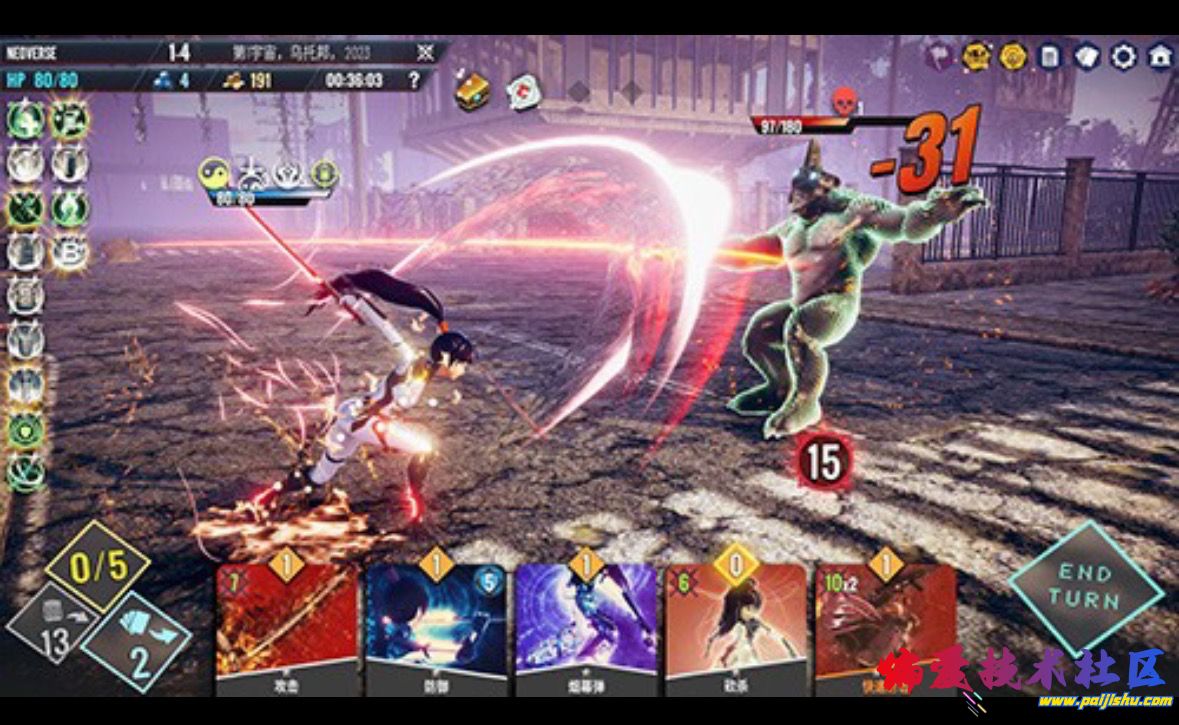Viewport: 1179px width, 725px height.
Task: Open the crossed swords battle info
Action: coord(426,52)
